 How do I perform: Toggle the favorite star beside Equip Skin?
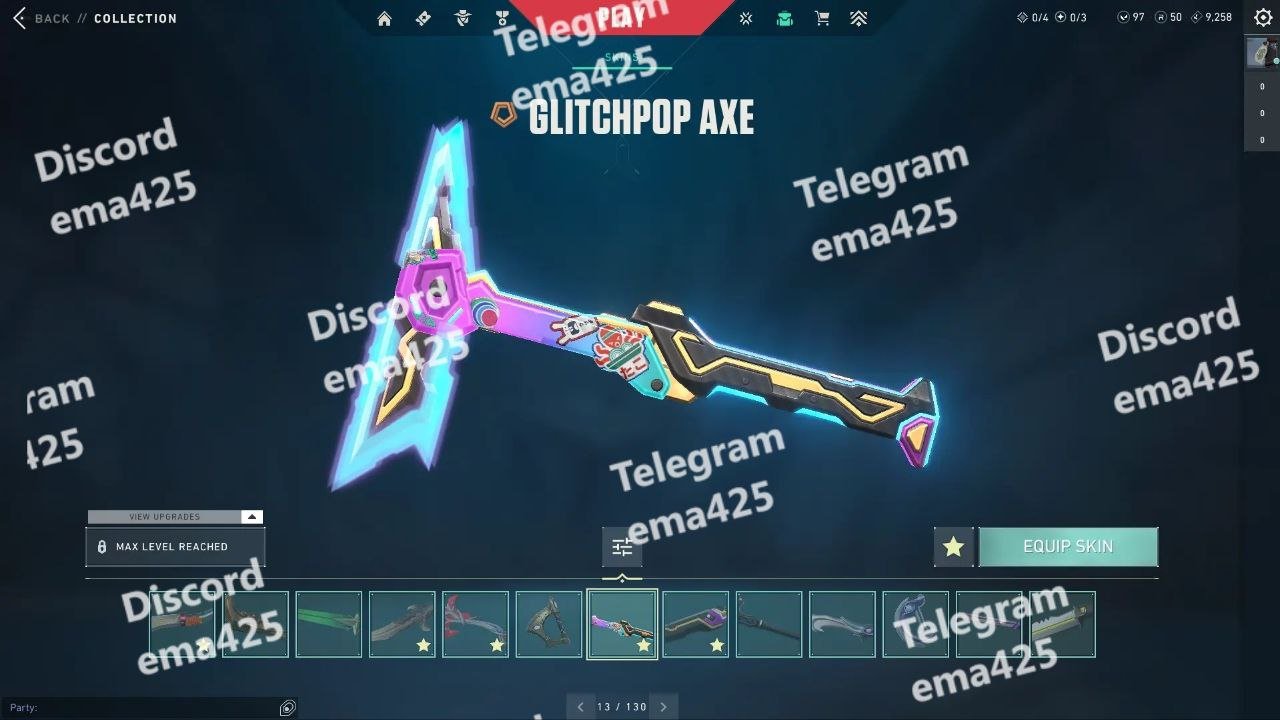point(953,547)
